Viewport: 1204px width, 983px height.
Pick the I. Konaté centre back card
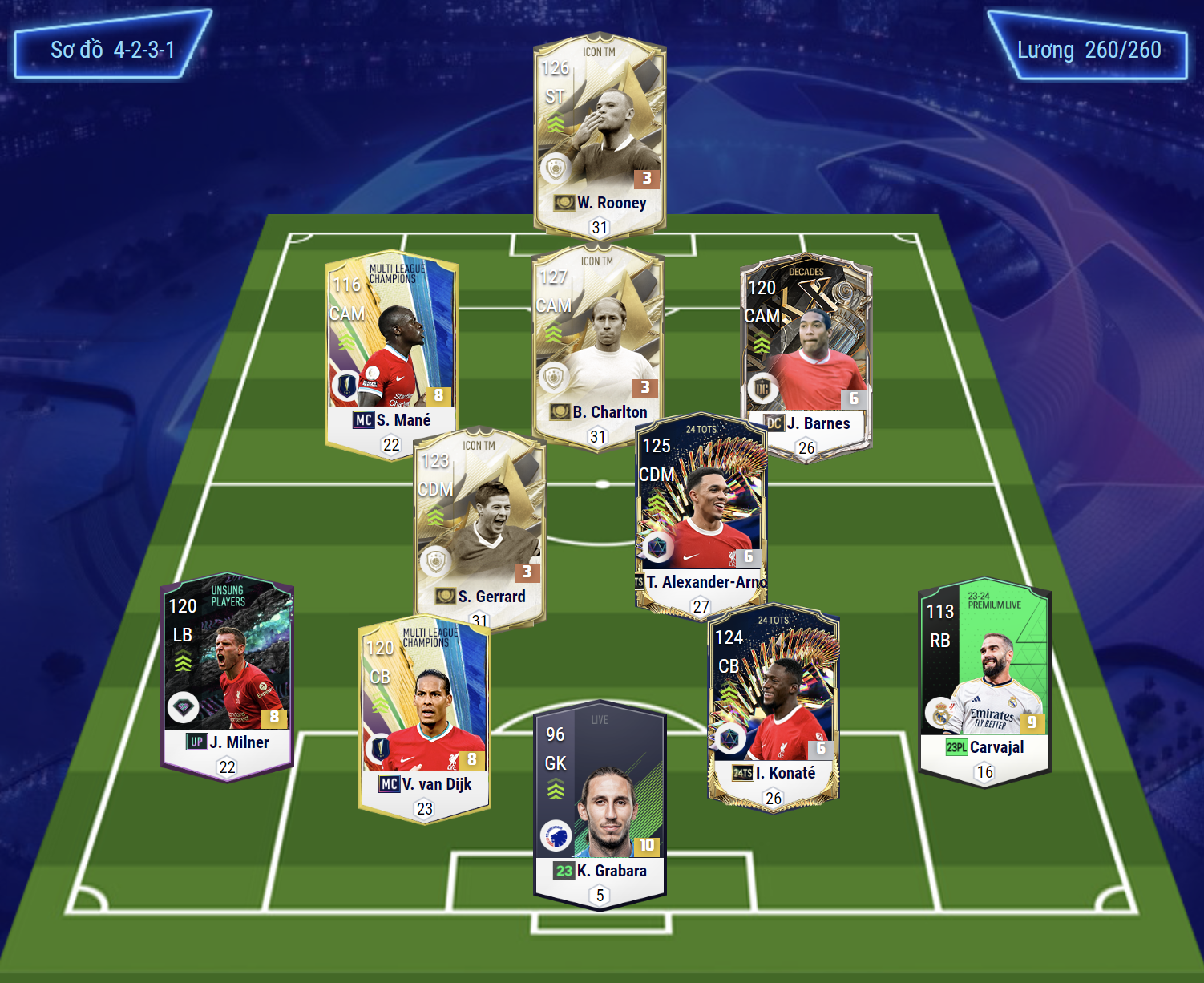pos(774,706)
